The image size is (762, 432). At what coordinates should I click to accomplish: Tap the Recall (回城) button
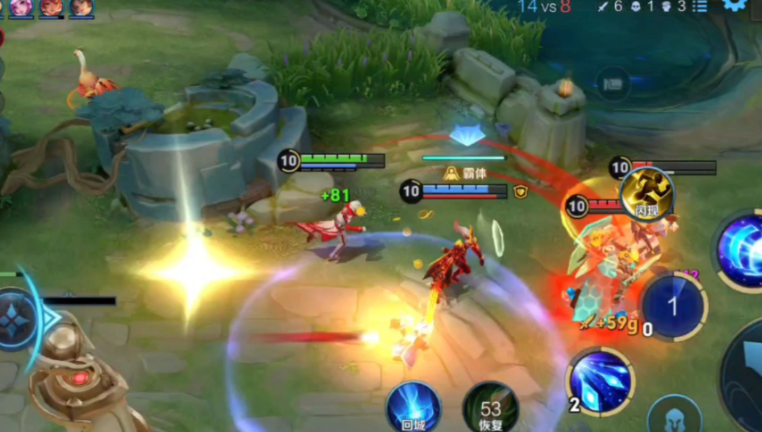point(414,407)
